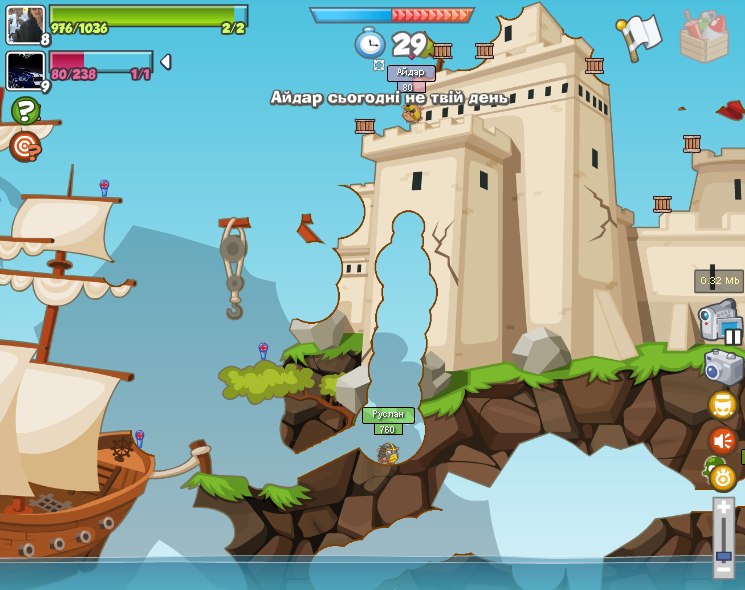The width and height of the screenshot is (745, 590).
Task: Zoom in with the plus button
Action: [723, 508]
